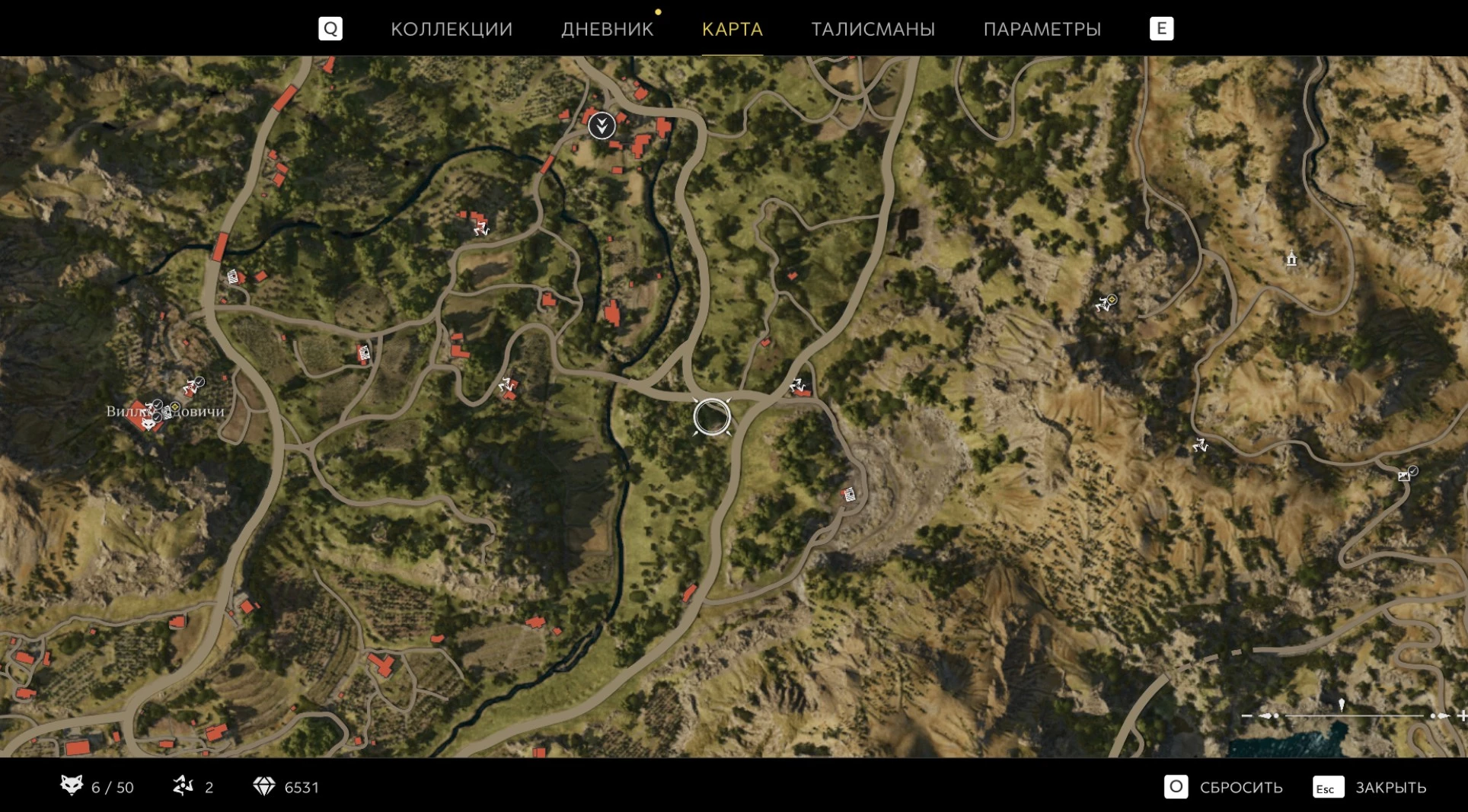Pick the completed photo spot marker
The height and width of the screenshot is (812, 1468).
[1406, 475]
